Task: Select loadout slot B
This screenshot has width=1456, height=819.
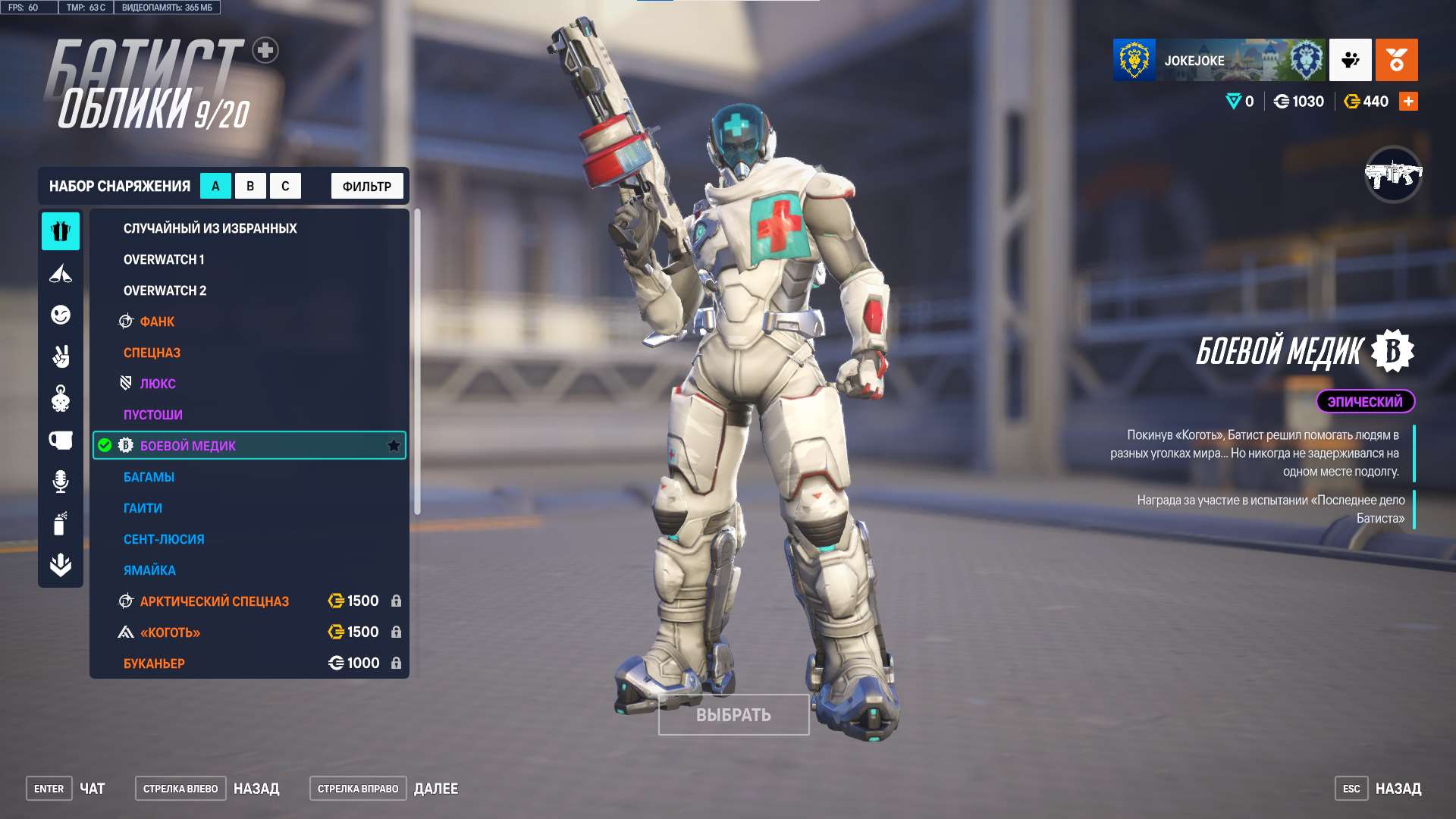Action: (x=250, y=185)
